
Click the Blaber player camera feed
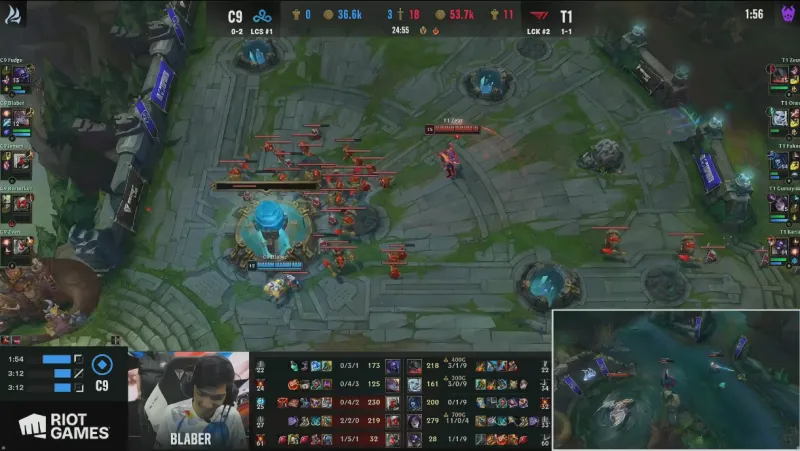click(x=192, y=398)
